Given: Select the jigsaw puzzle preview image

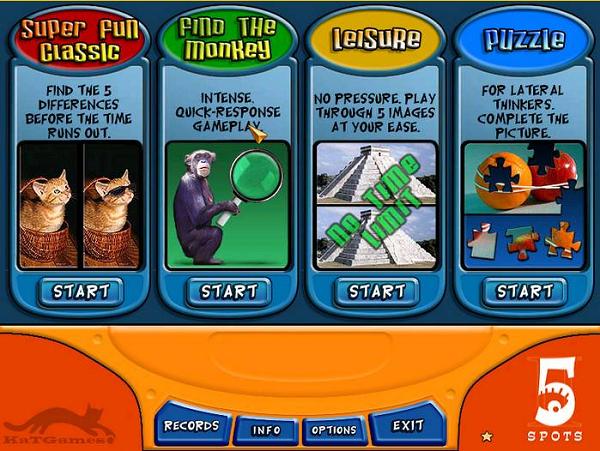Looking at the screenshot, I should pyautogui.click(x=523, y=206).
